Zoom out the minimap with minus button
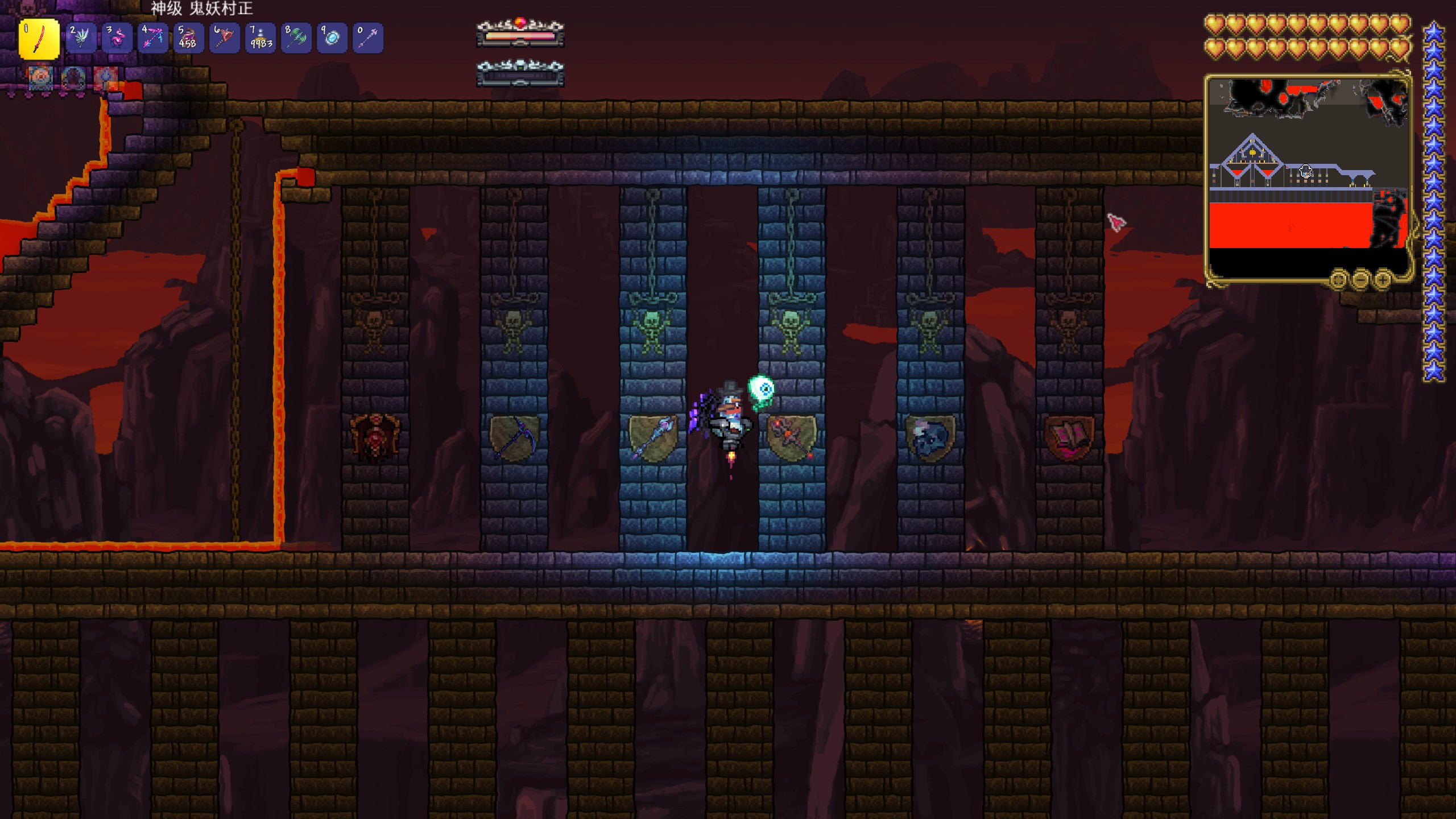 point(1360,279)
